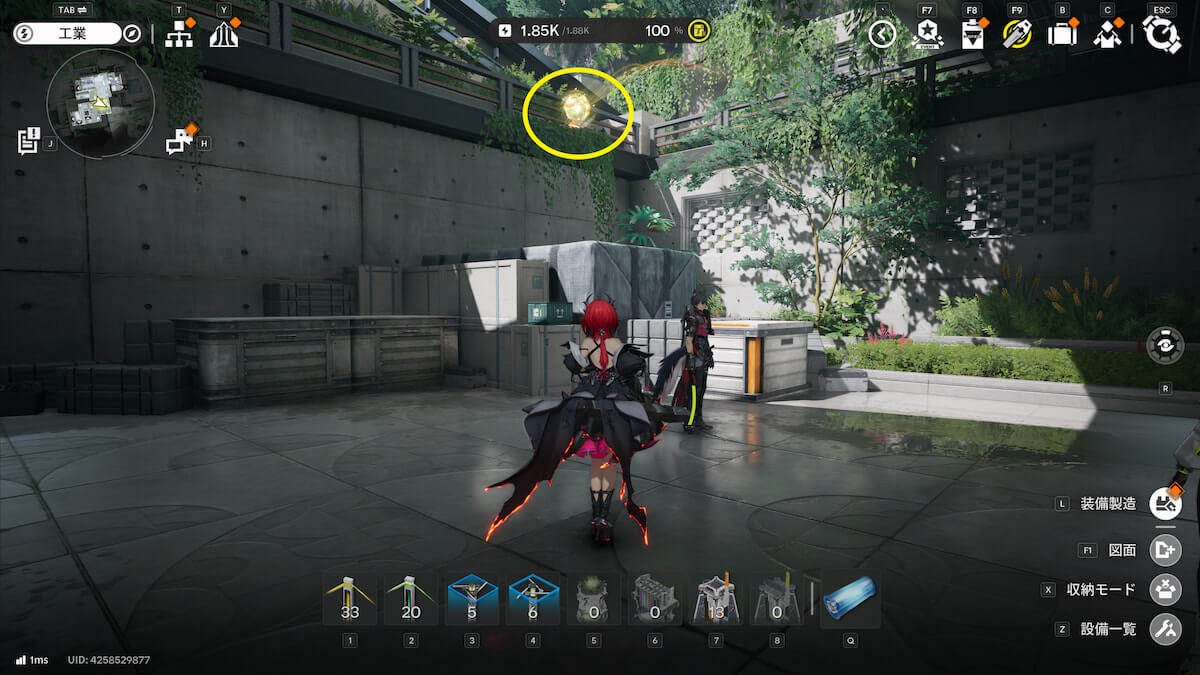Open the hierarchy tree diagram icon

179,35
